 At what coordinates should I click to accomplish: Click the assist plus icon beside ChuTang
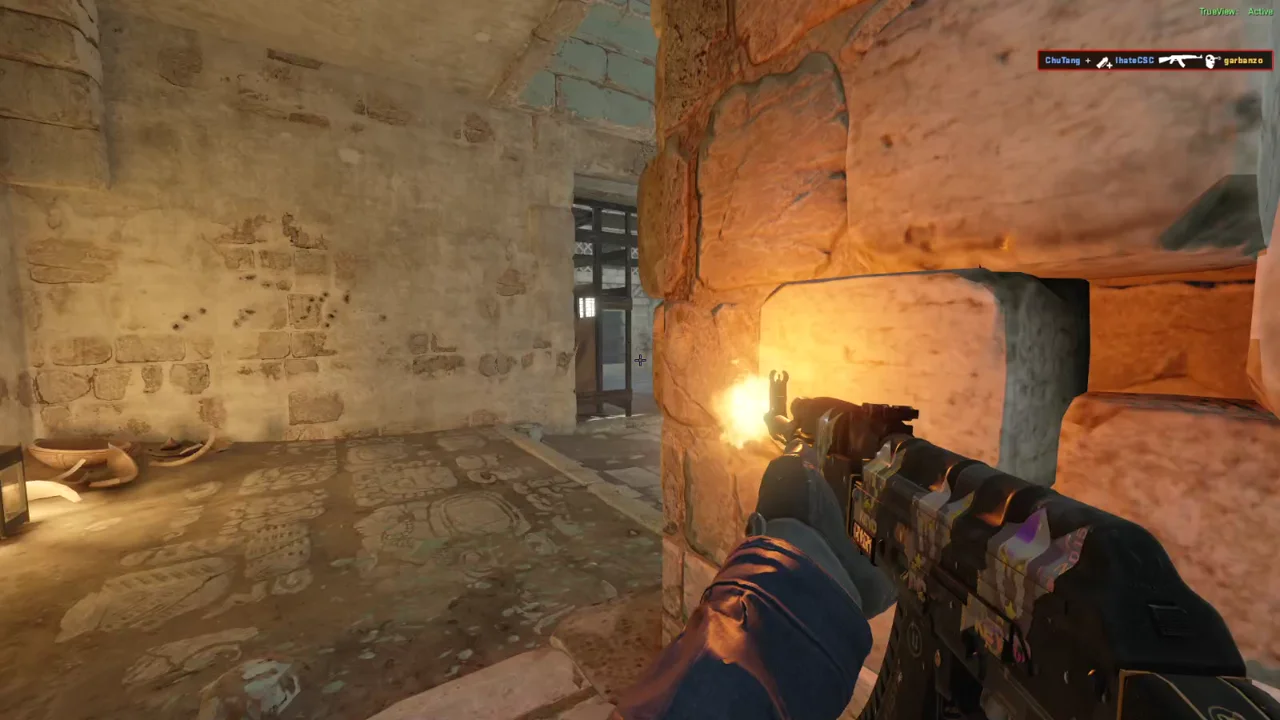pyautogui.click(x=1089, y=61)
